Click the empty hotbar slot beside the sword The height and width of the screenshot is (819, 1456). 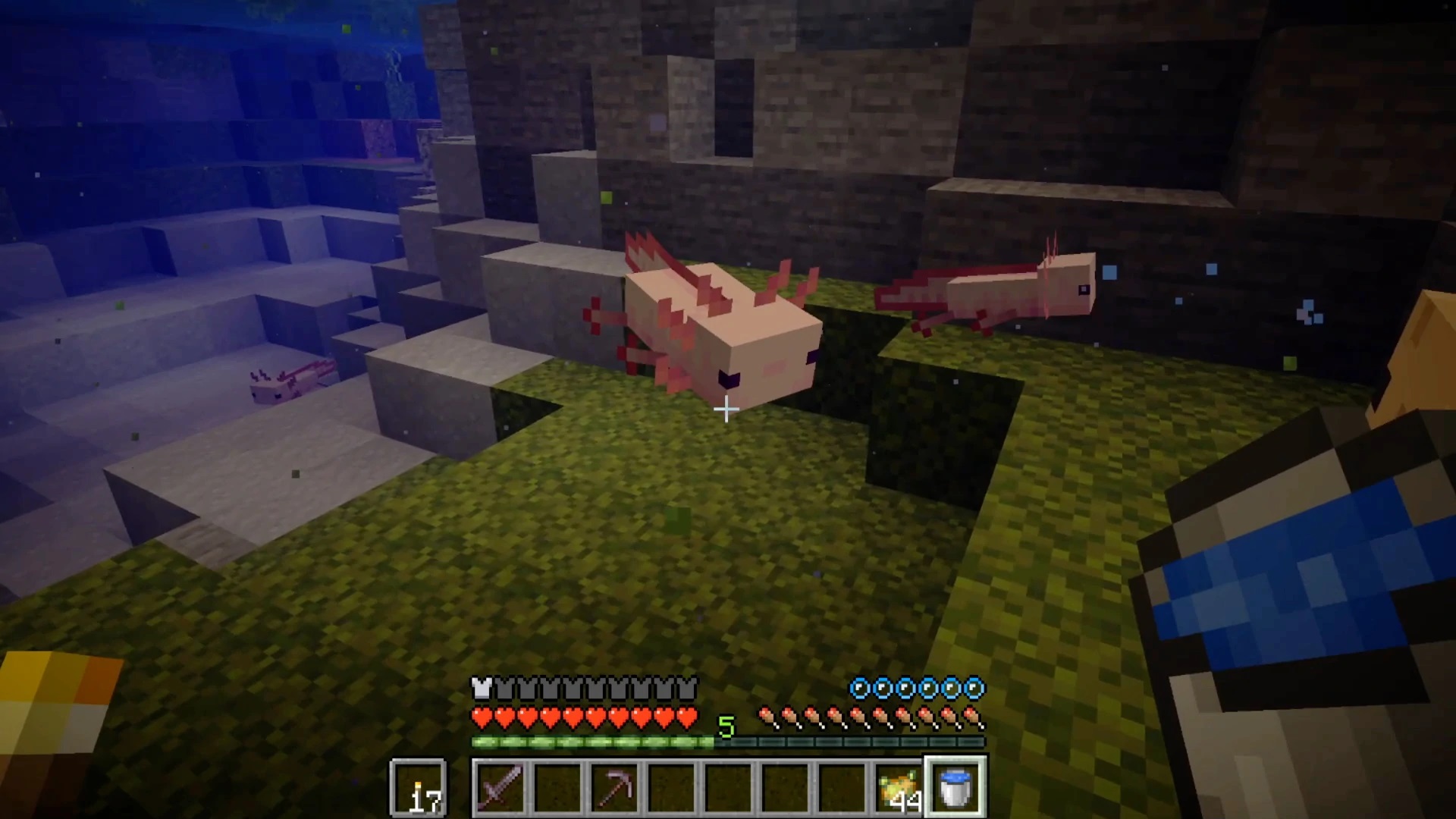(557, 789)
